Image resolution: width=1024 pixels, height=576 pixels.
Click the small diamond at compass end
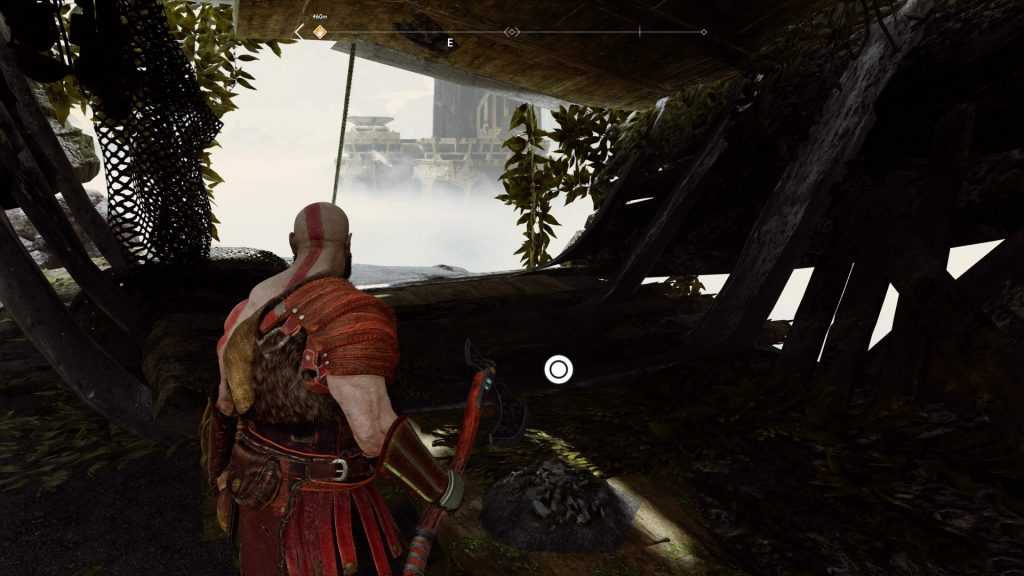(704, 32)
